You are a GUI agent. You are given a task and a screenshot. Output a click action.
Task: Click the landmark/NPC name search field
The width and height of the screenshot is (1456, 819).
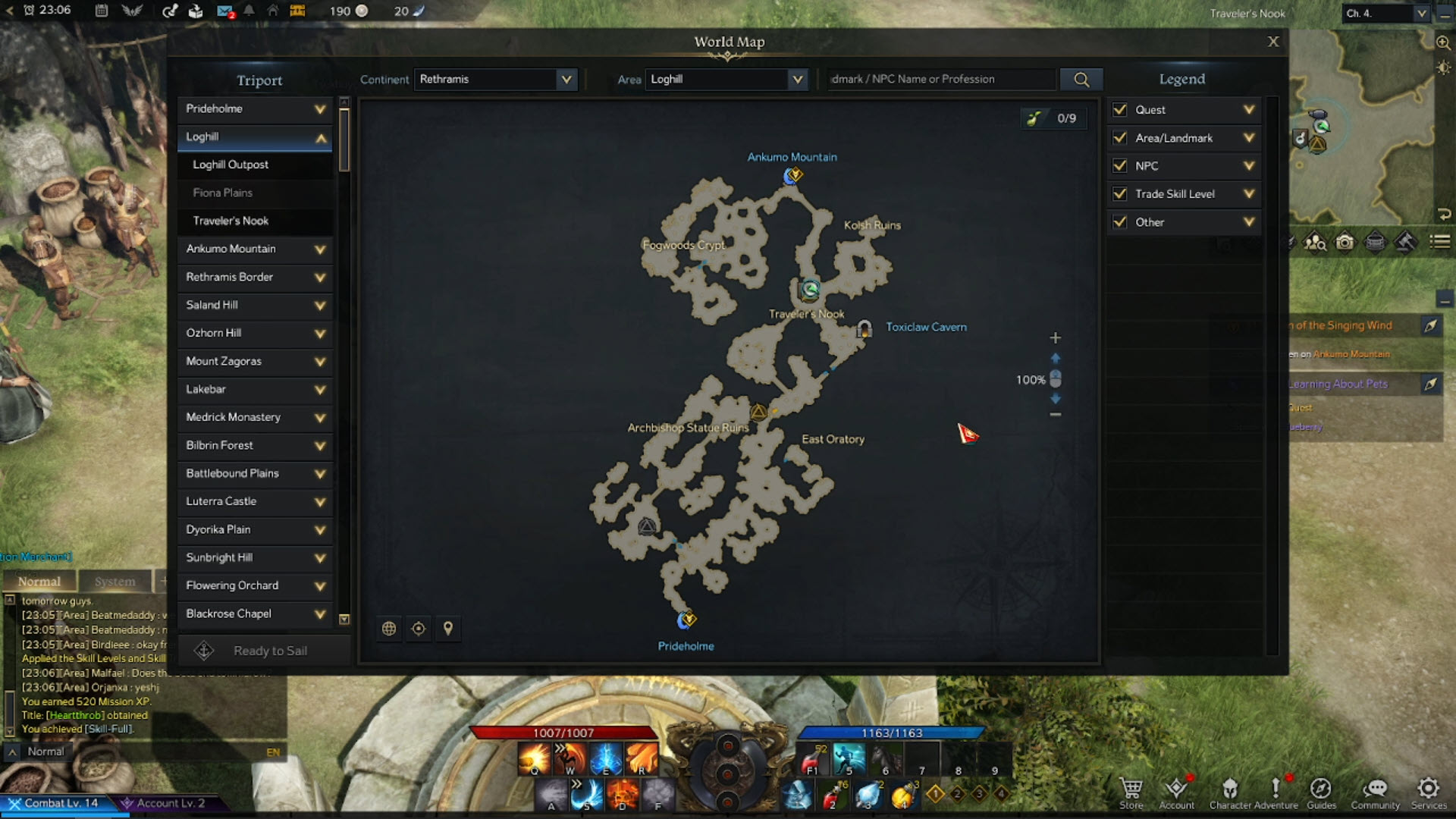(x=940, y=79)
